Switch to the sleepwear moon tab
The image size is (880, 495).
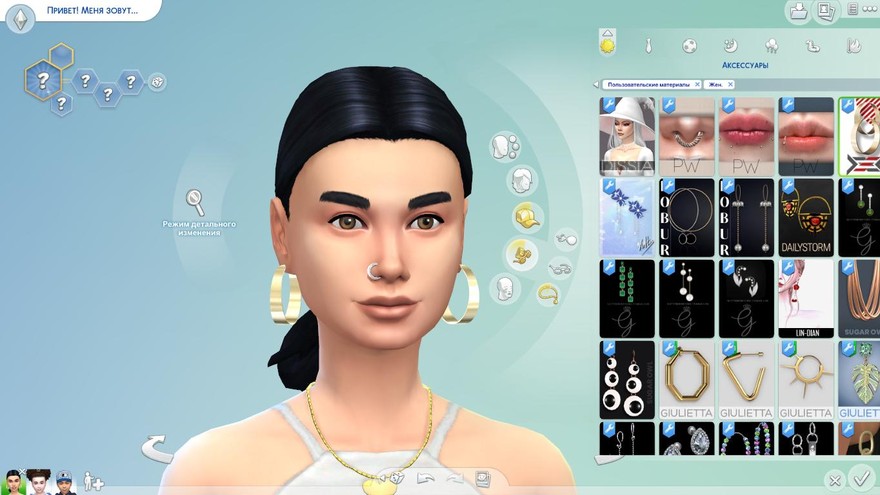click(x=730, y=45)
